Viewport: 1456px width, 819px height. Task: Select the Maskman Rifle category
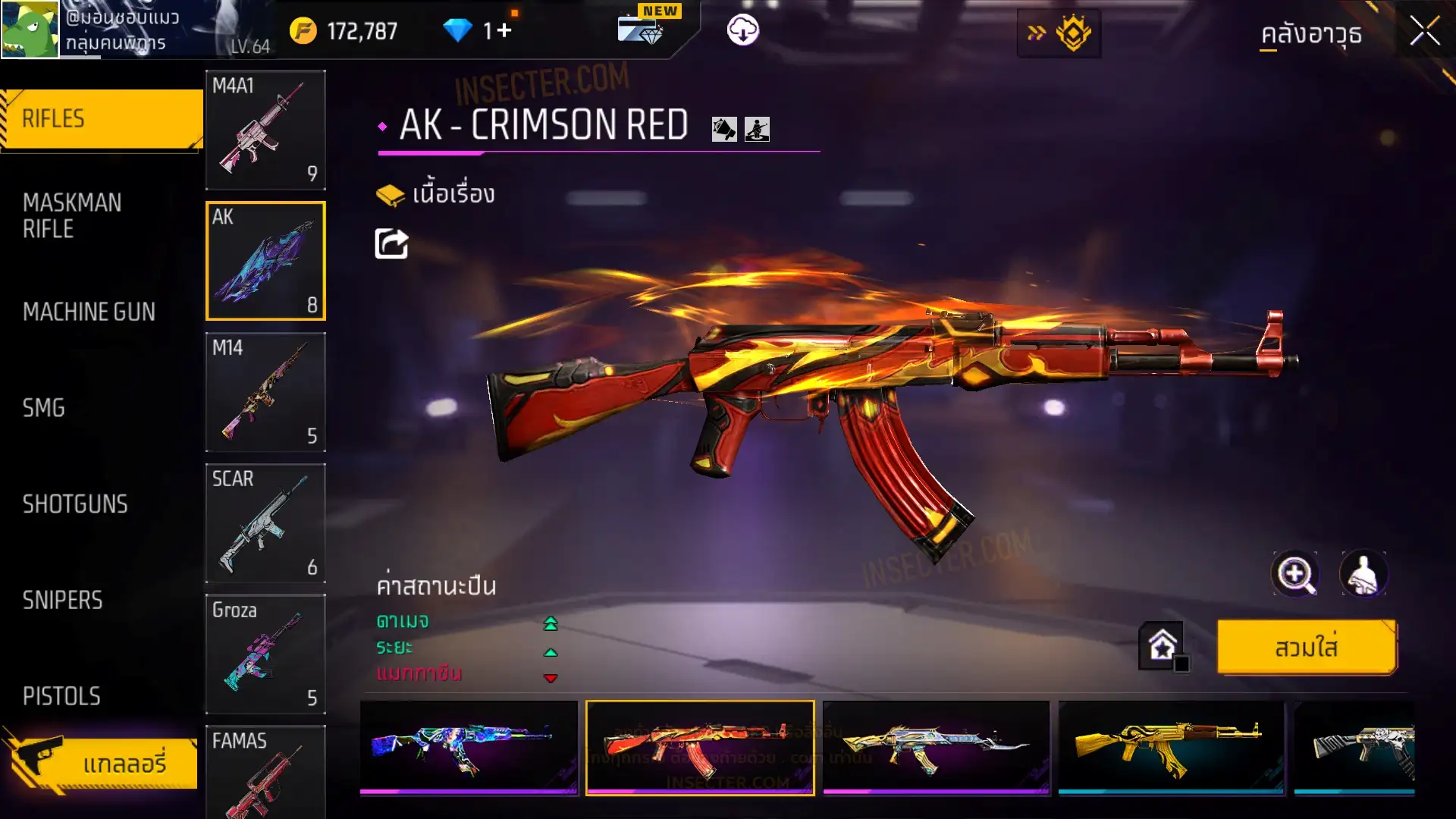tap(72, 216)
